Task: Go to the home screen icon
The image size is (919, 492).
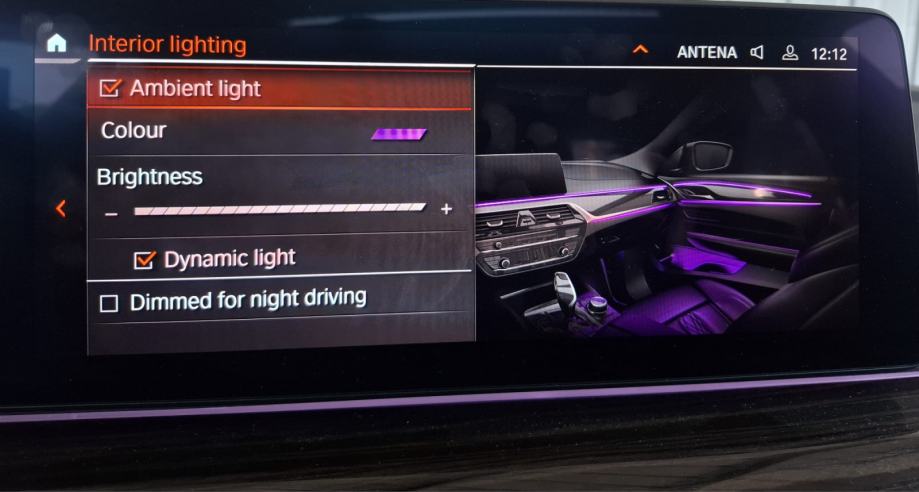Action: (x=57, y=43)
